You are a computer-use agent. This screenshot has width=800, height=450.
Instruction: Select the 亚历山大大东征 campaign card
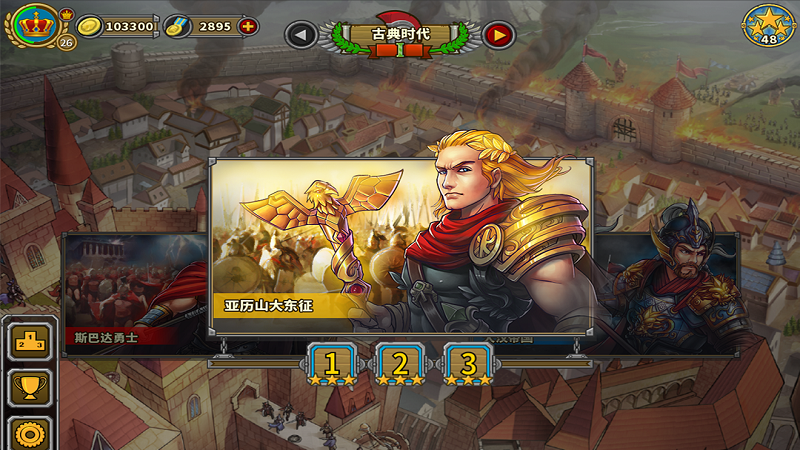pos(400,245)
